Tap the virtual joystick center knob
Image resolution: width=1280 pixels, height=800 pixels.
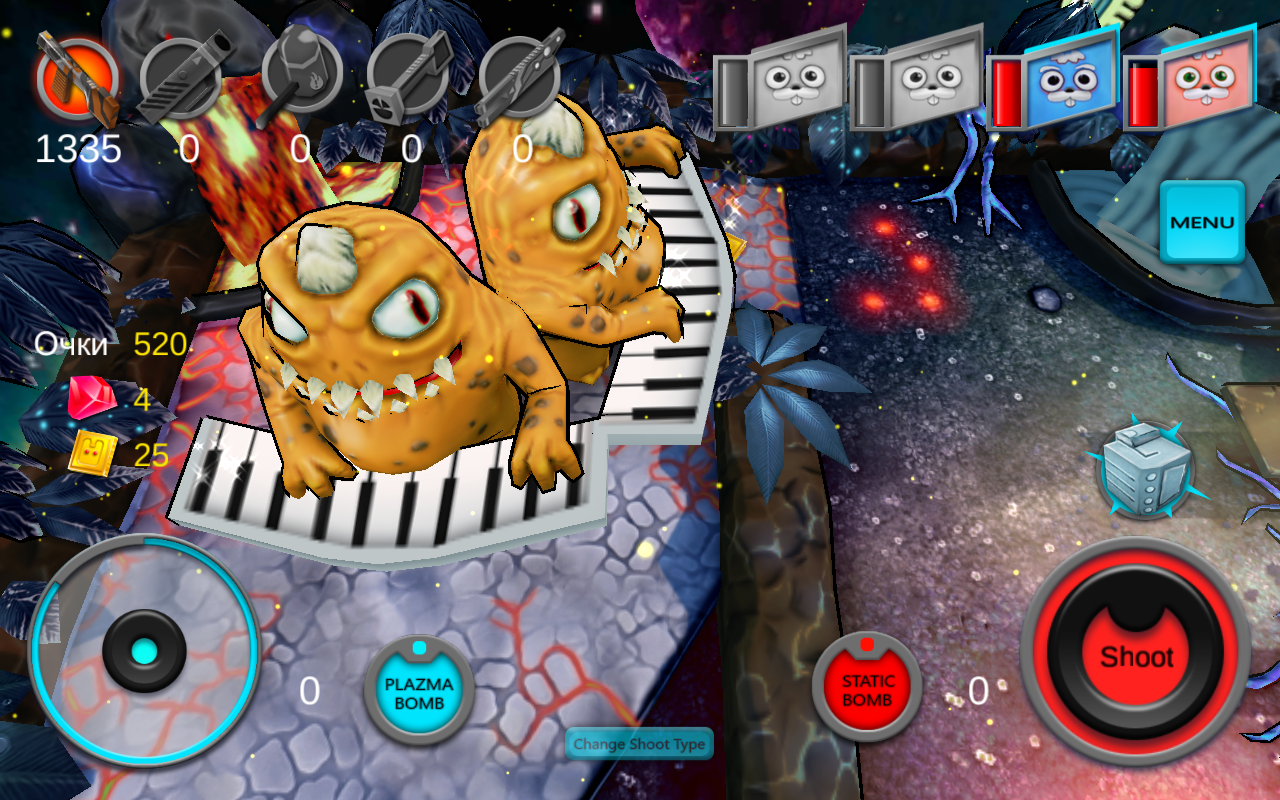click(144, 652)
